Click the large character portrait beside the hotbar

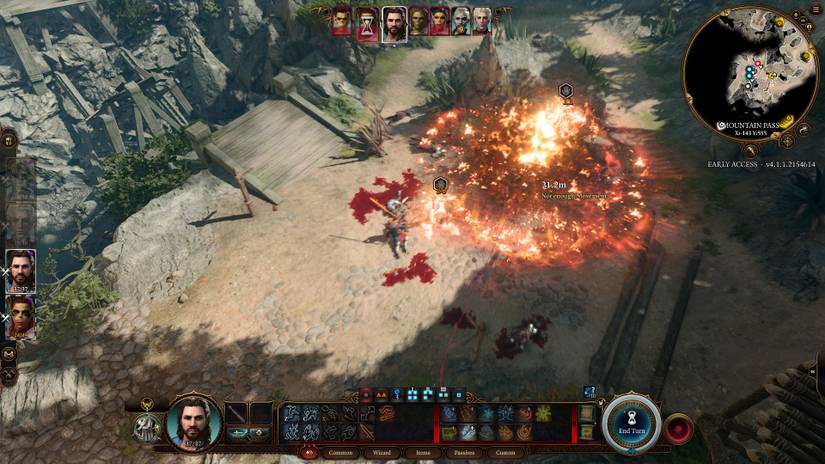click(x=193, y=421)
